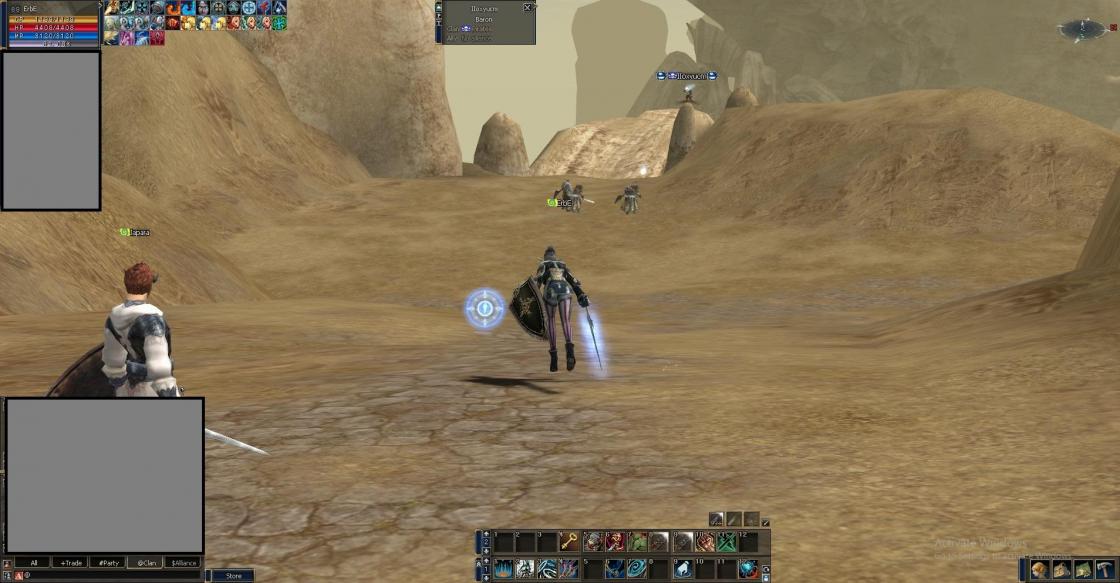Open the hammer icon in the menu bar

[x=1105, y=569]
